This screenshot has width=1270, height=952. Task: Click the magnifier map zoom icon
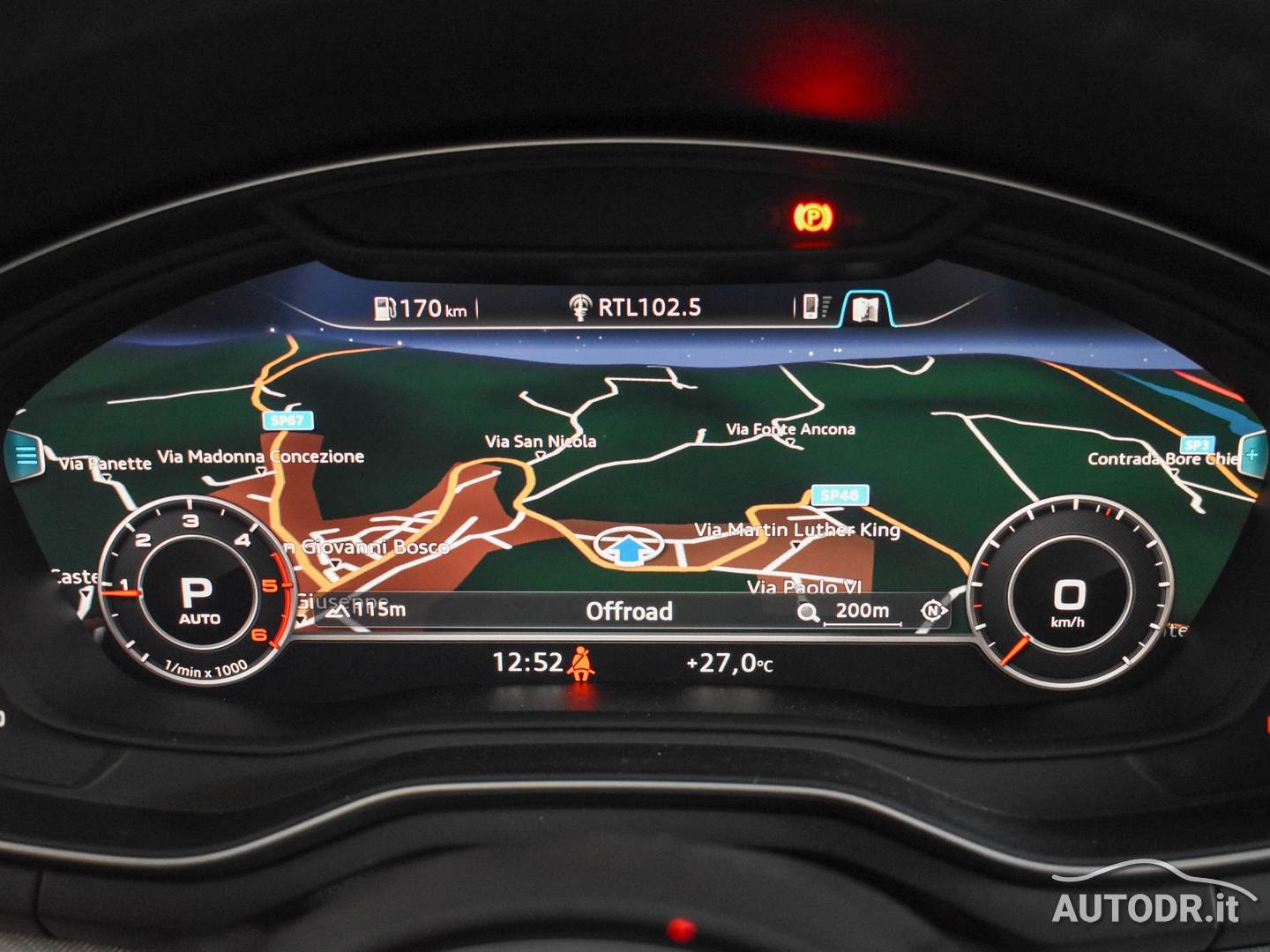coord(808,612)
